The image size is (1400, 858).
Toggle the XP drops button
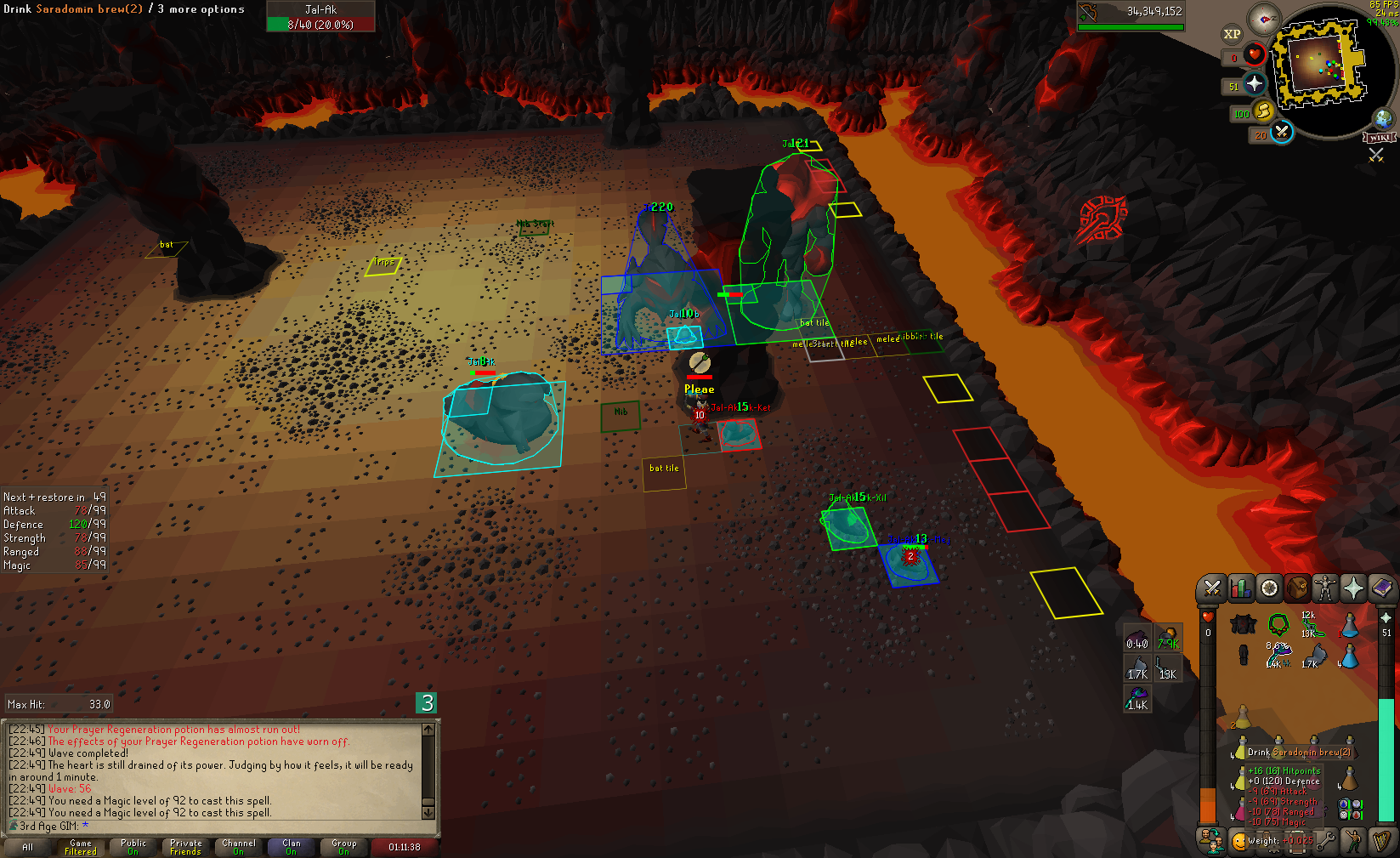point(1232,34)
